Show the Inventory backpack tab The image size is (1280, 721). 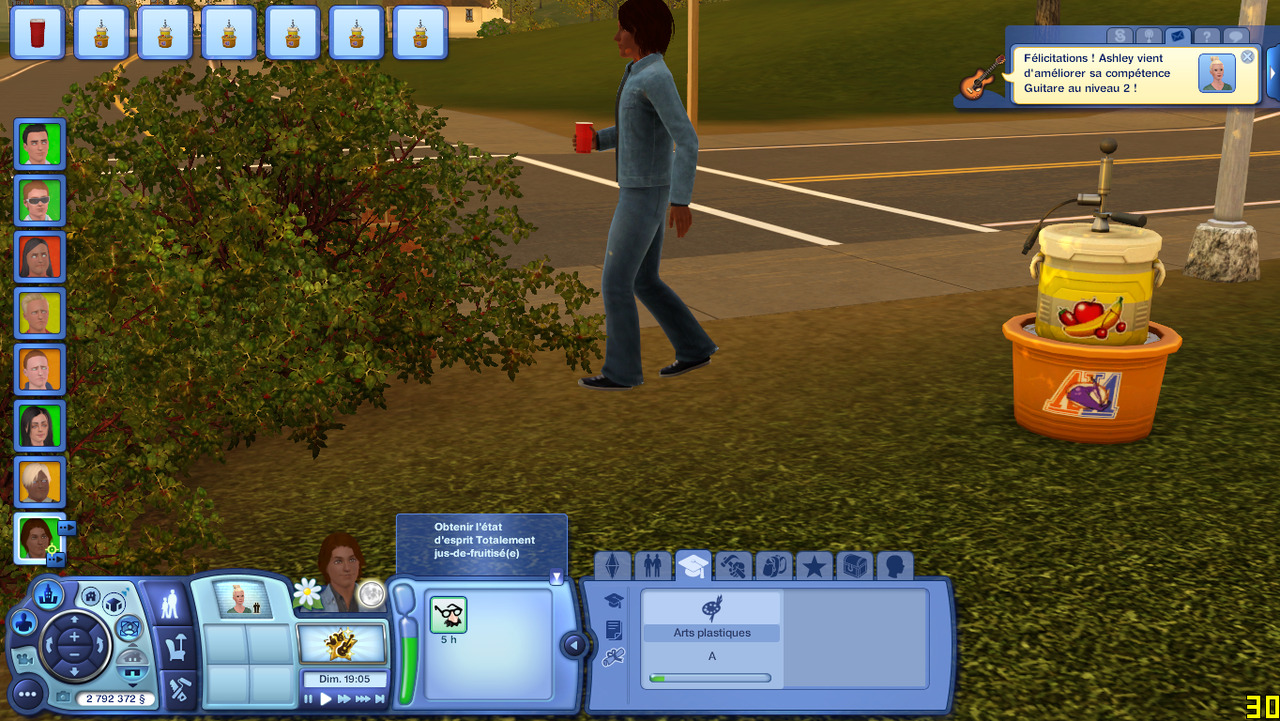pos(774,567)
